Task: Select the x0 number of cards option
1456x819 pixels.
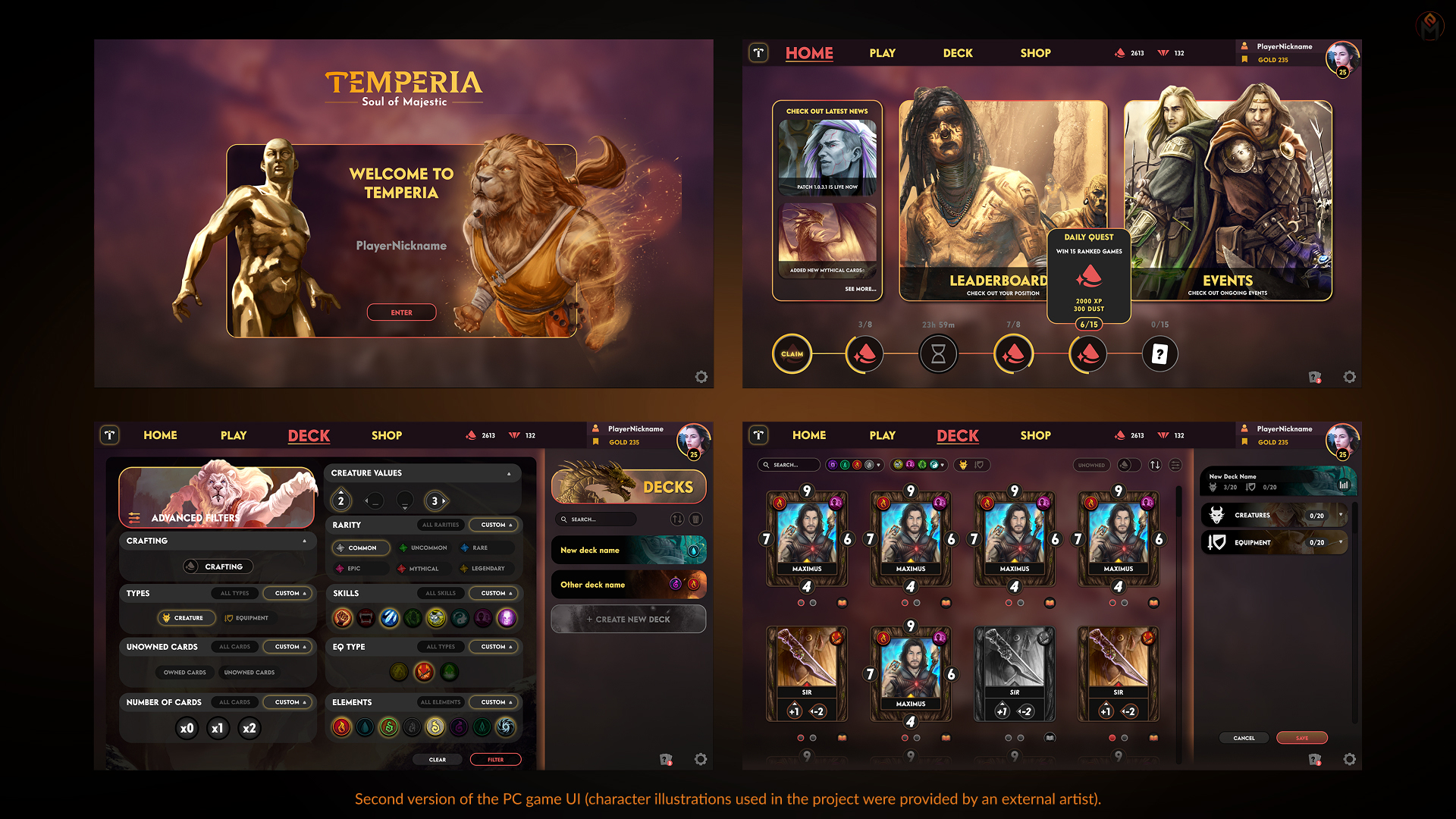Action: click(187, 729)
